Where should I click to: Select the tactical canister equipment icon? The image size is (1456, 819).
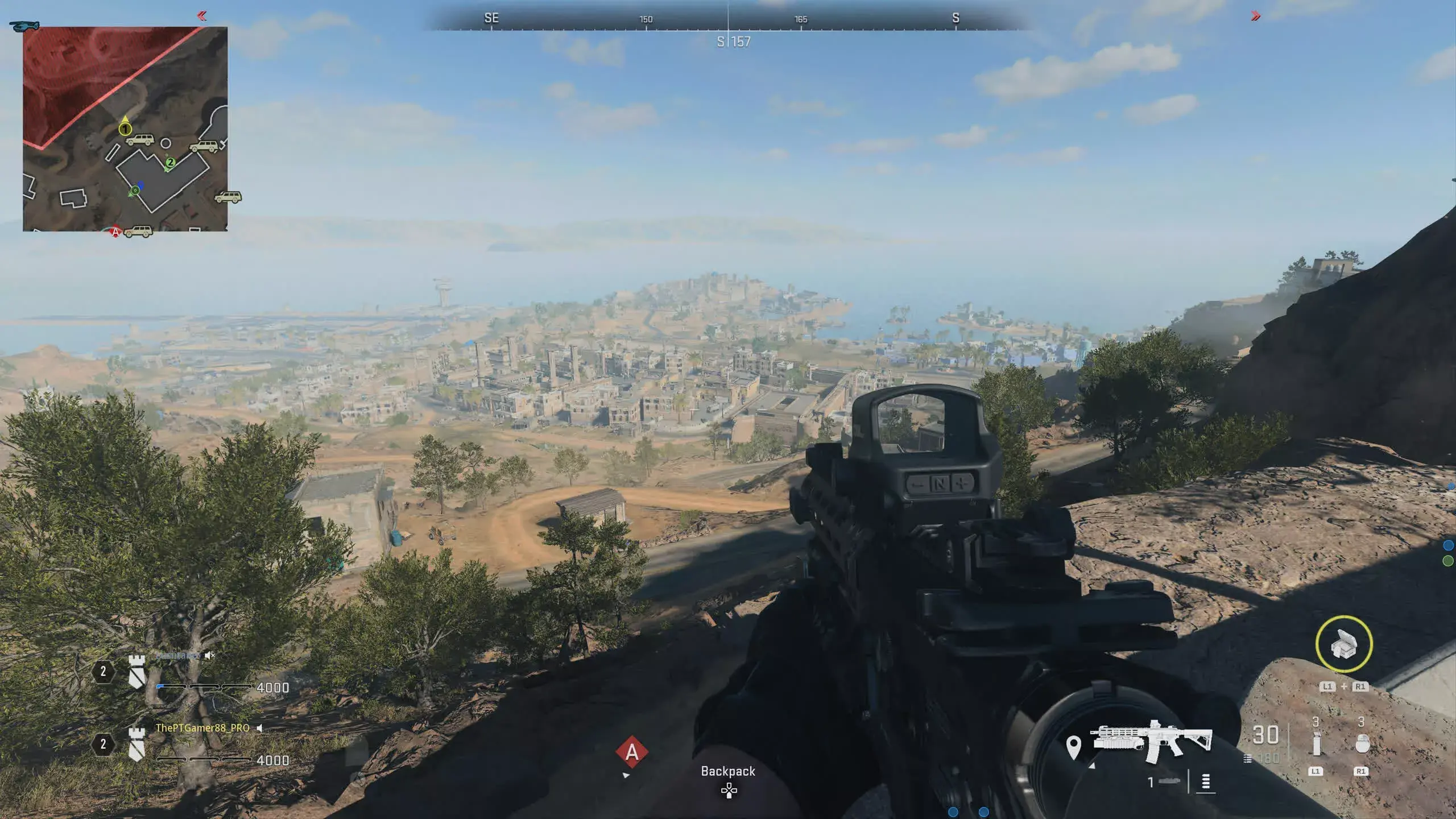(x=1316, y=744)
